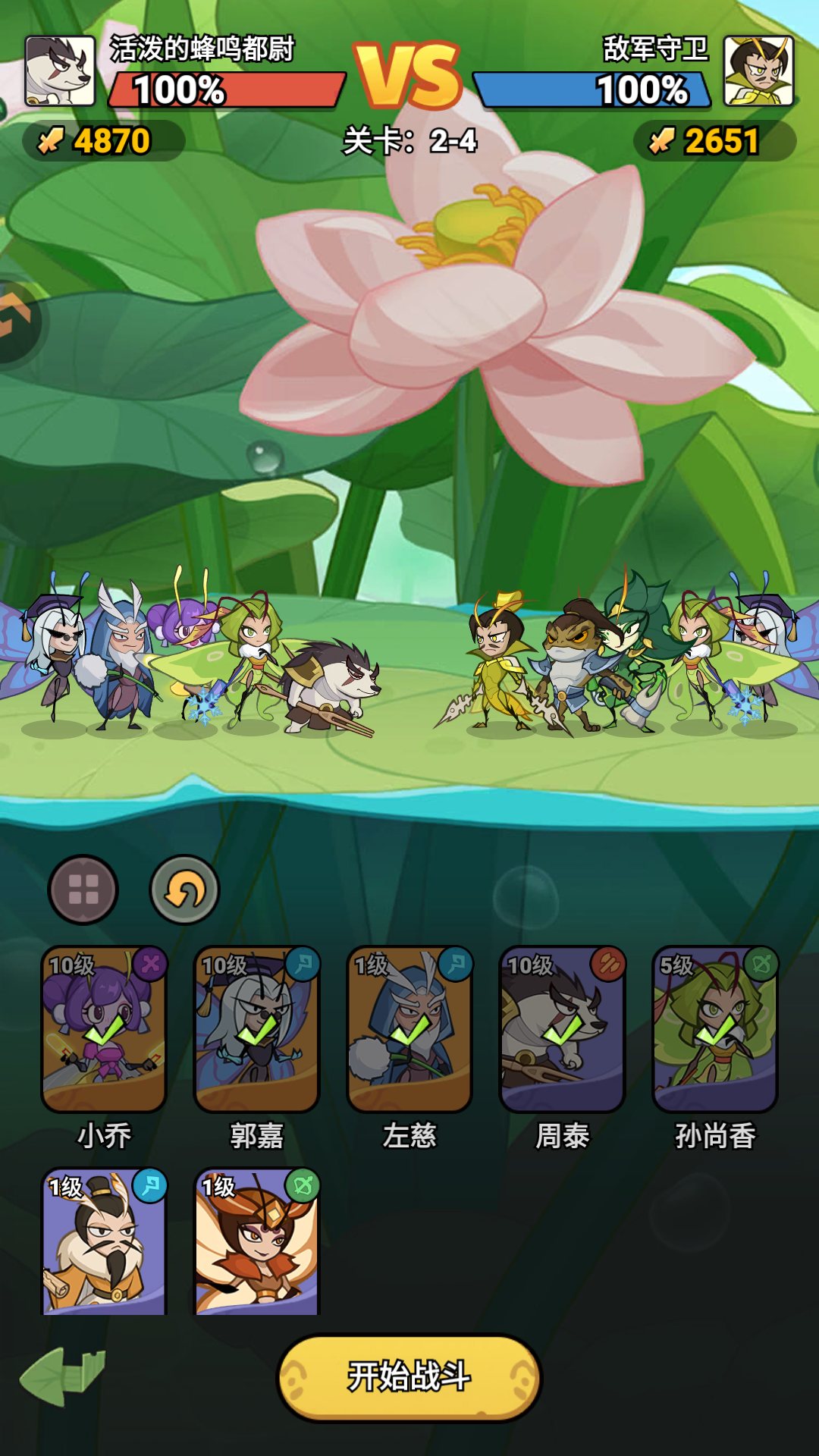Add the level 1 orange-winged archer card
The image size is (819, 1456).
click(257, 1242)
